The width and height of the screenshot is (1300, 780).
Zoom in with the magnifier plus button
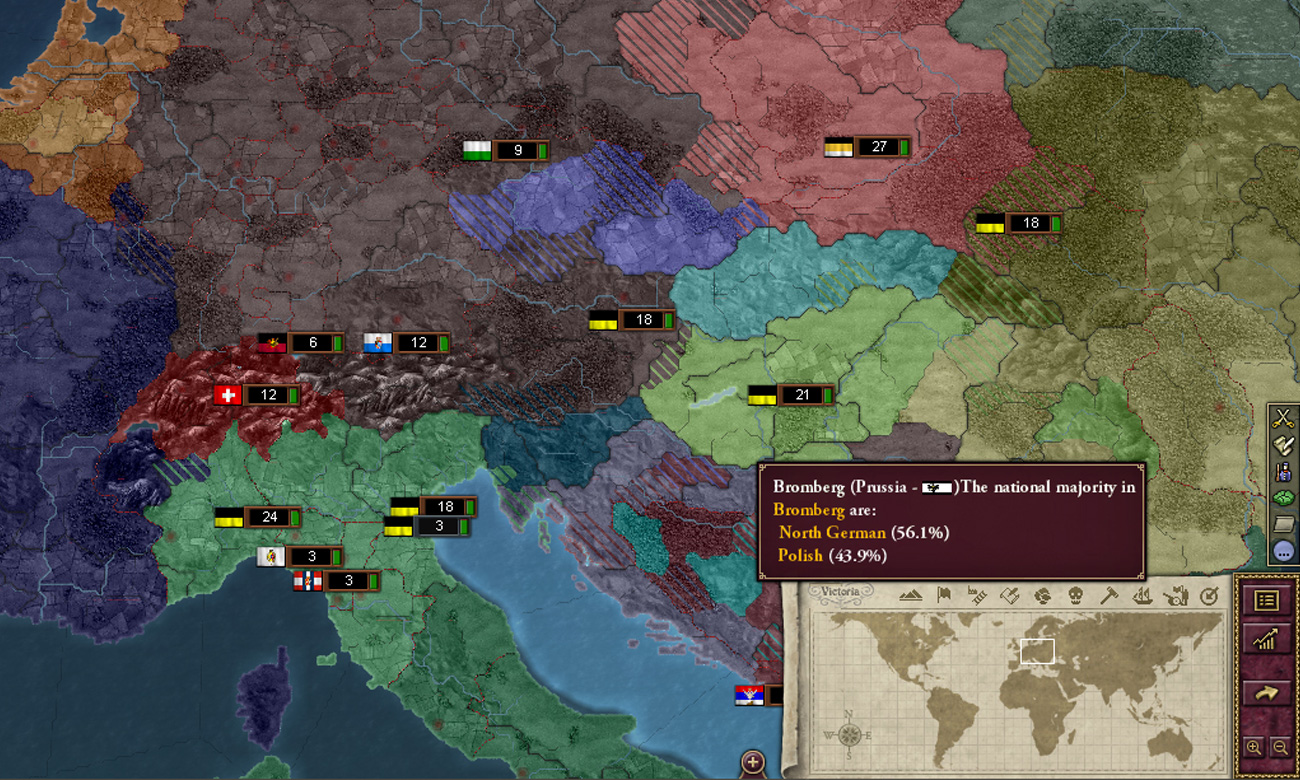[1253, 747]
